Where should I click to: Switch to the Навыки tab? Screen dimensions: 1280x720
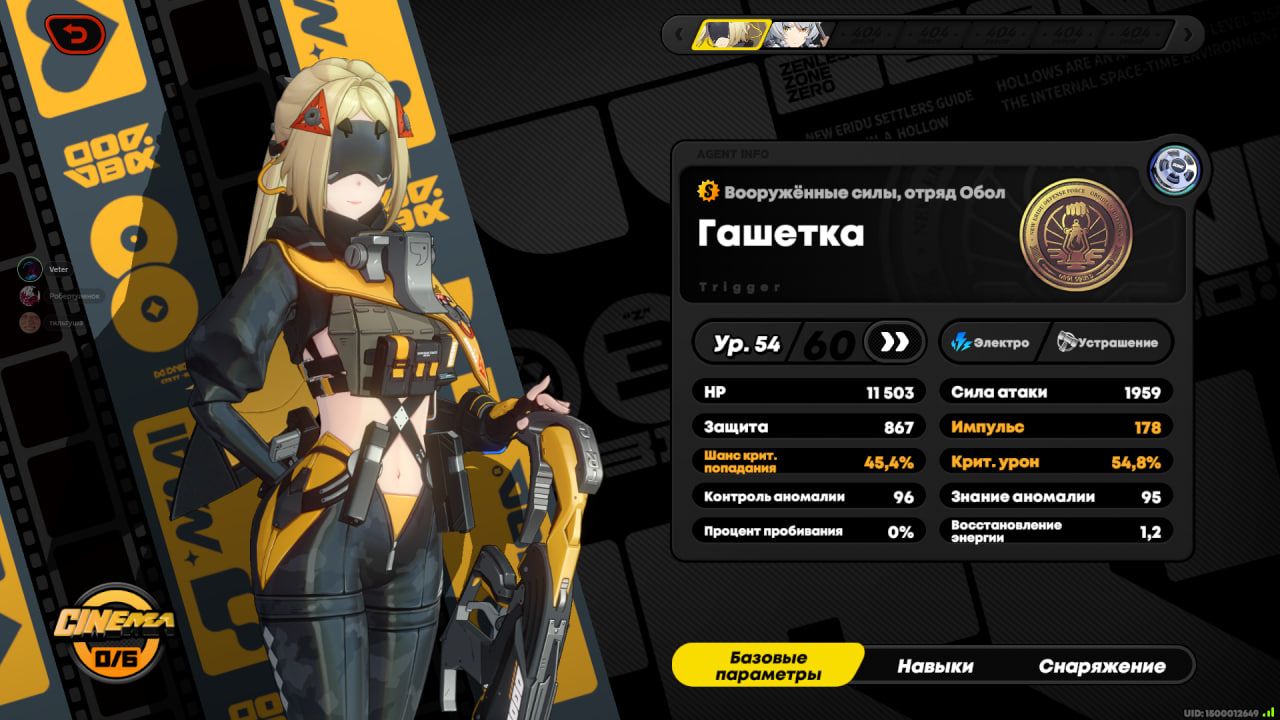pyautogui.click(x=935, y=666)
